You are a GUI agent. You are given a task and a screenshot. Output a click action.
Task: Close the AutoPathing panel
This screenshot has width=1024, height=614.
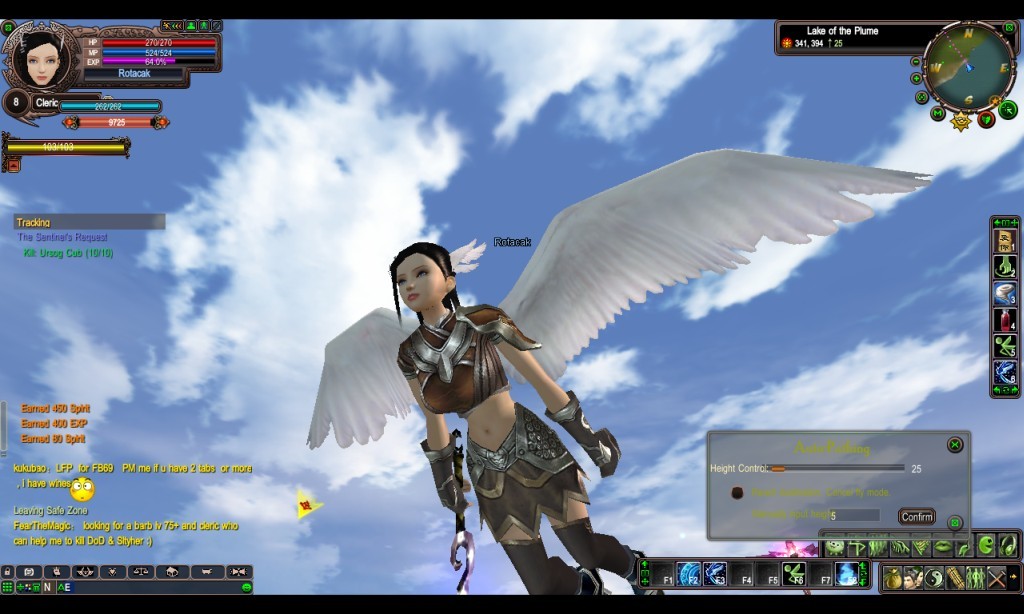point(955,444)
